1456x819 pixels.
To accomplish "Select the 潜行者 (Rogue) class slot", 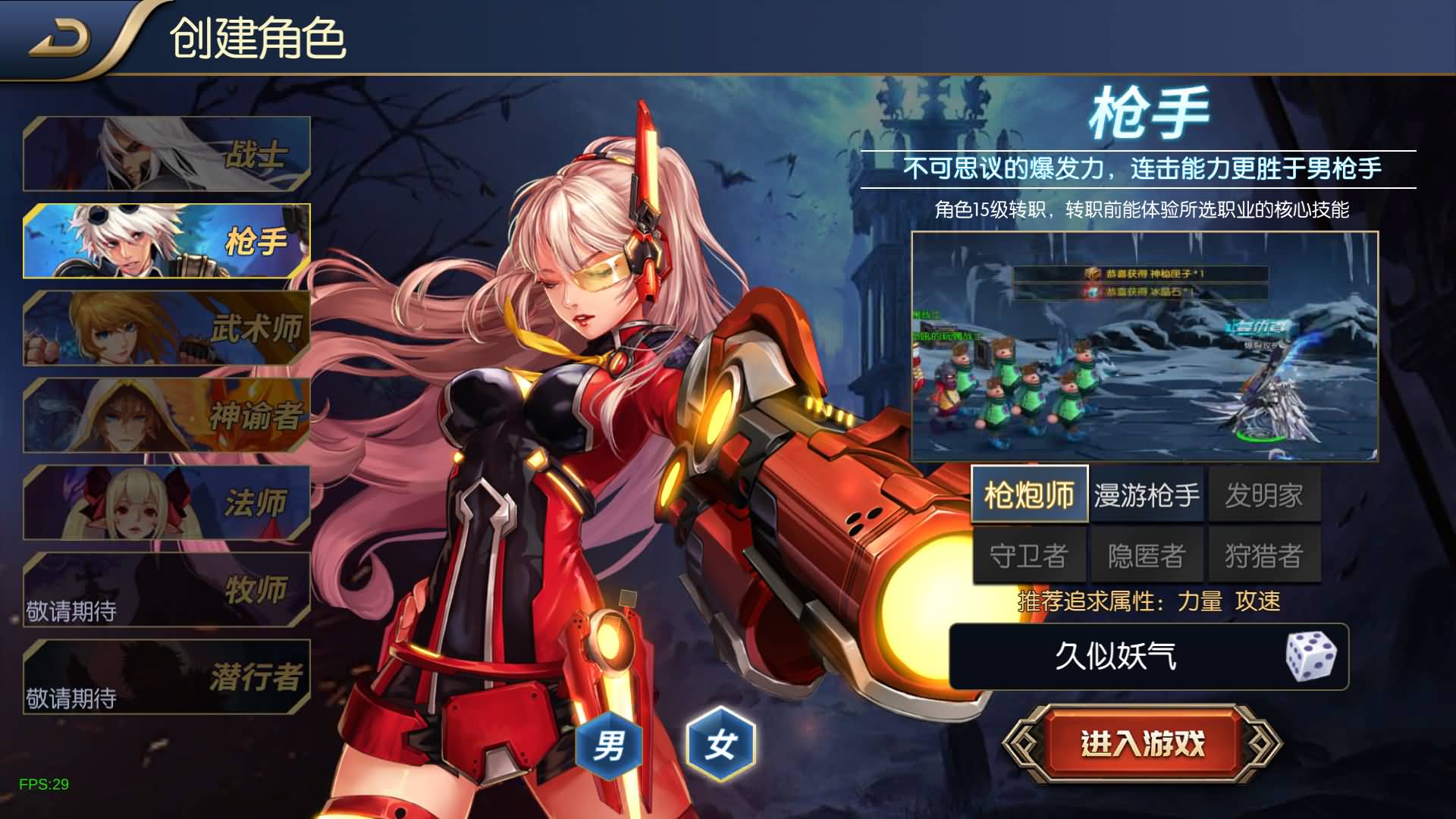I will tap(168, 677).
